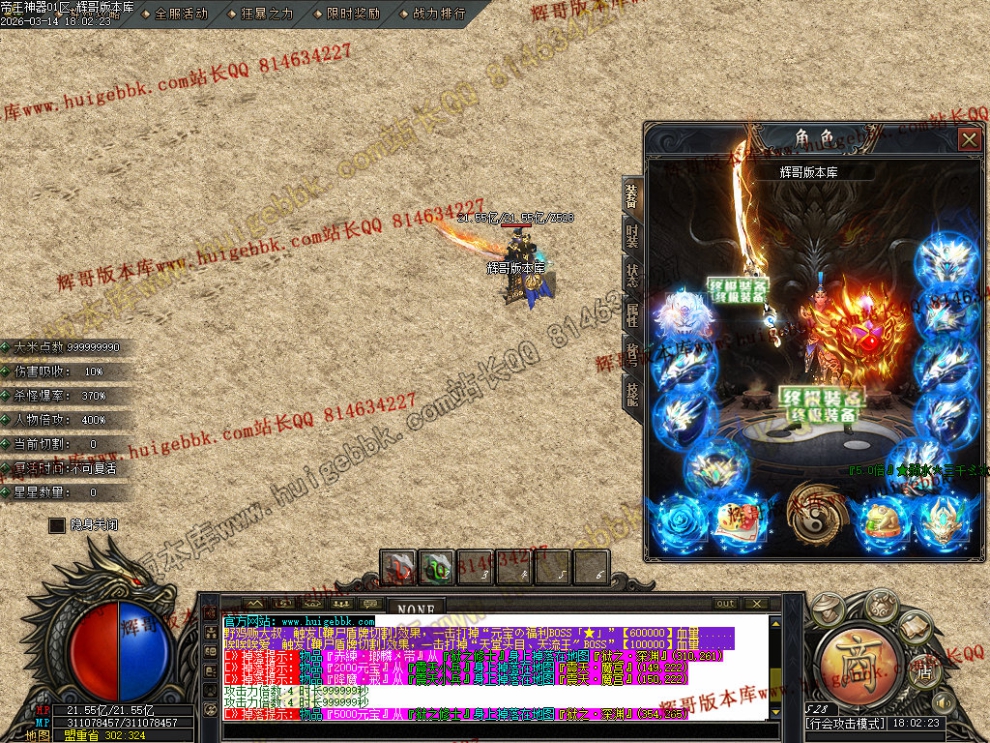Click the out button above chat
This screenshot has width=990, height=743.
coord(725,604)
